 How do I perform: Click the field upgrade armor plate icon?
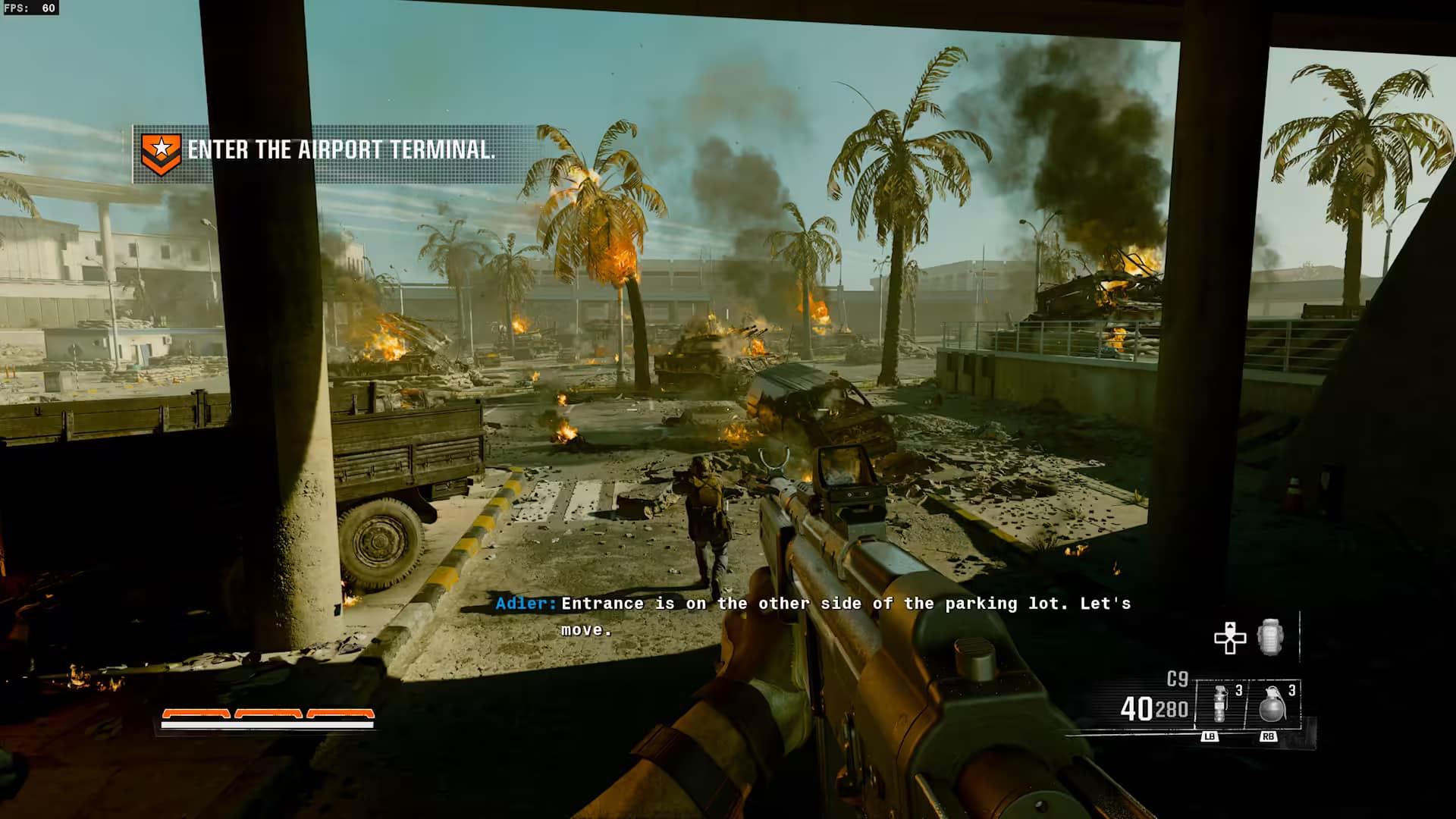[x=1270, y=637]
